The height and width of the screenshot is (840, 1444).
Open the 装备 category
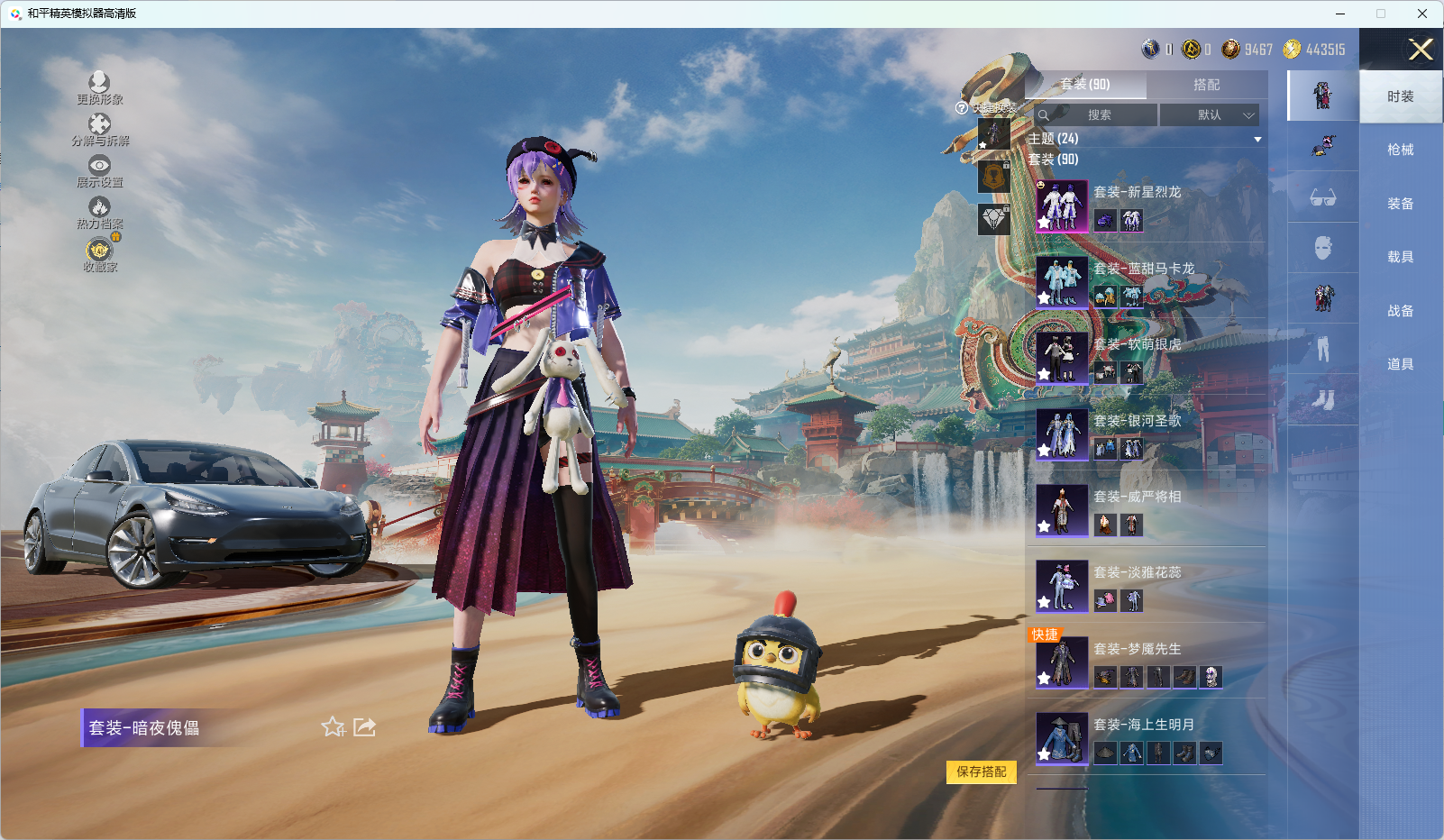pyautogui.click(x=1400, y=204)
